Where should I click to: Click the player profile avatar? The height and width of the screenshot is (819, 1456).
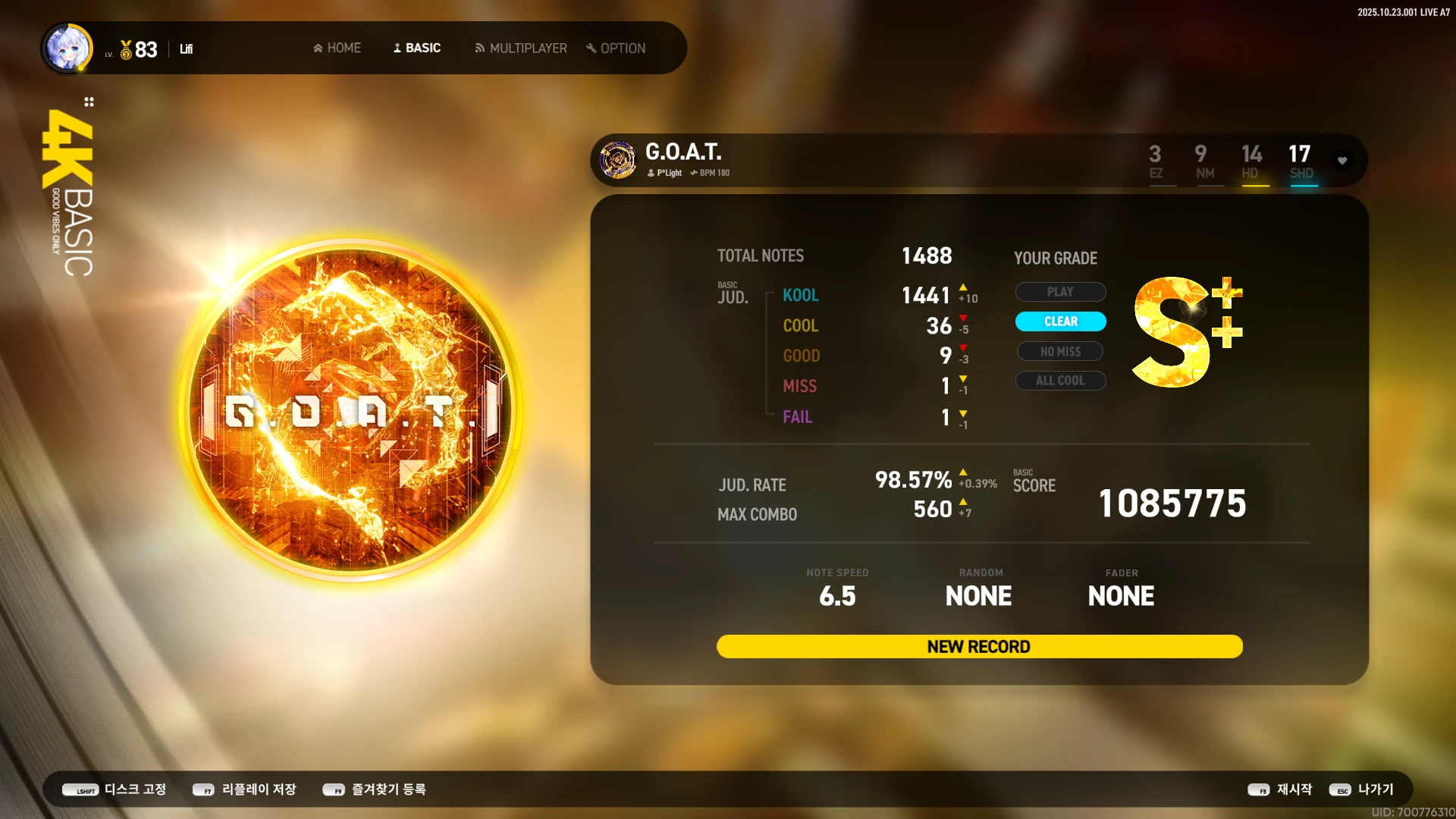[x=68, y=48]
